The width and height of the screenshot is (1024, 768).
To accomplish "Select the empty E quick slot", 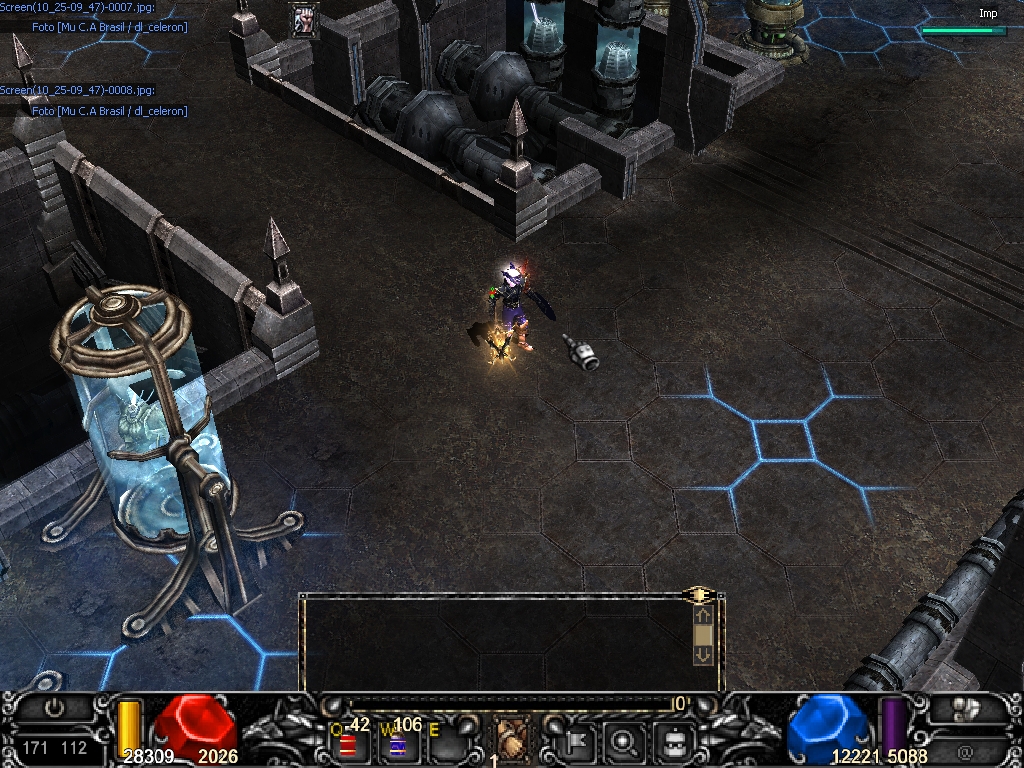I will pos(445,744).
